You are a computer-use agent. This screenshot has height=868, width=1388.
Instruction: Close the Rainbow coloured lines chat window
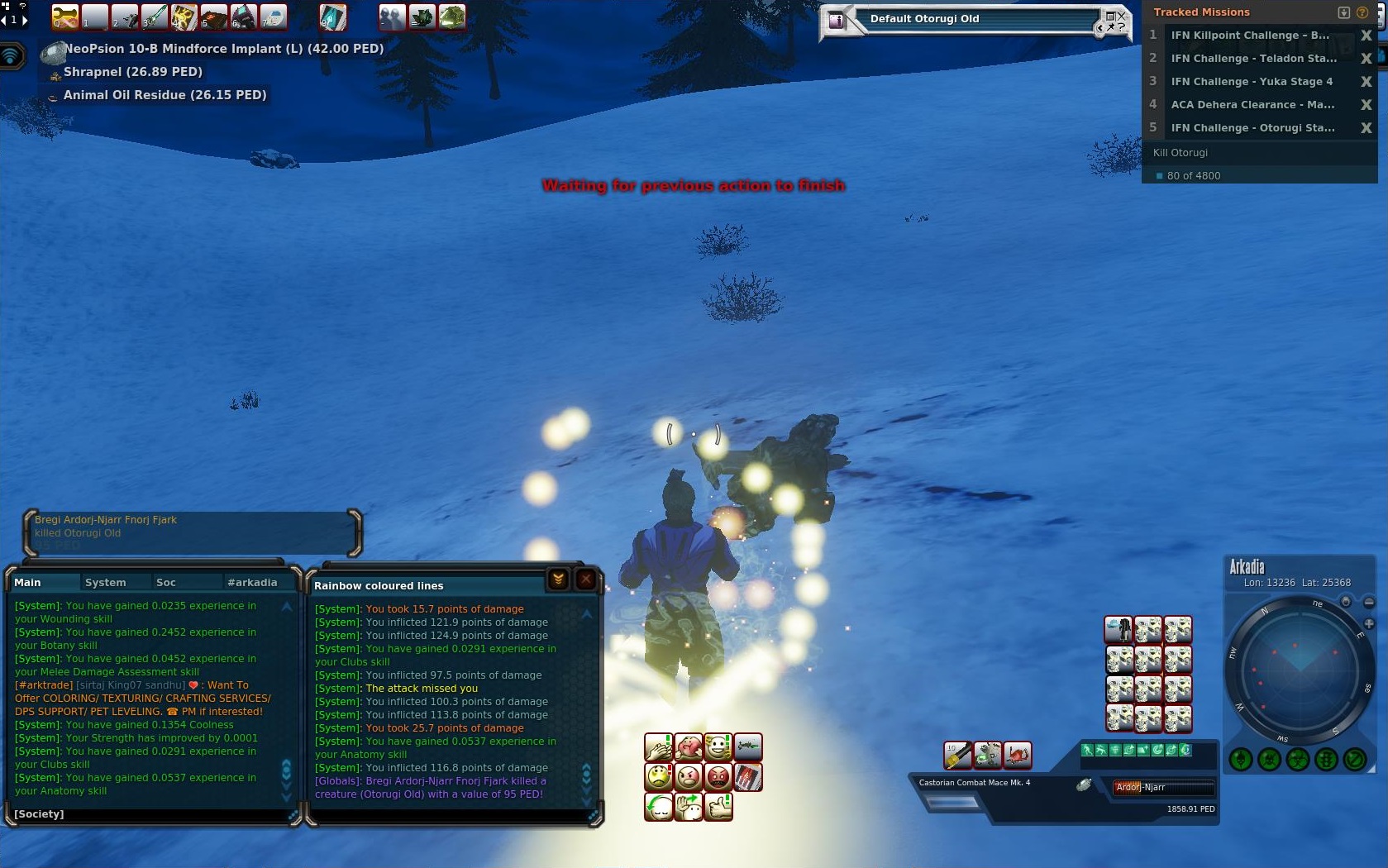click(x=585, y=579)
